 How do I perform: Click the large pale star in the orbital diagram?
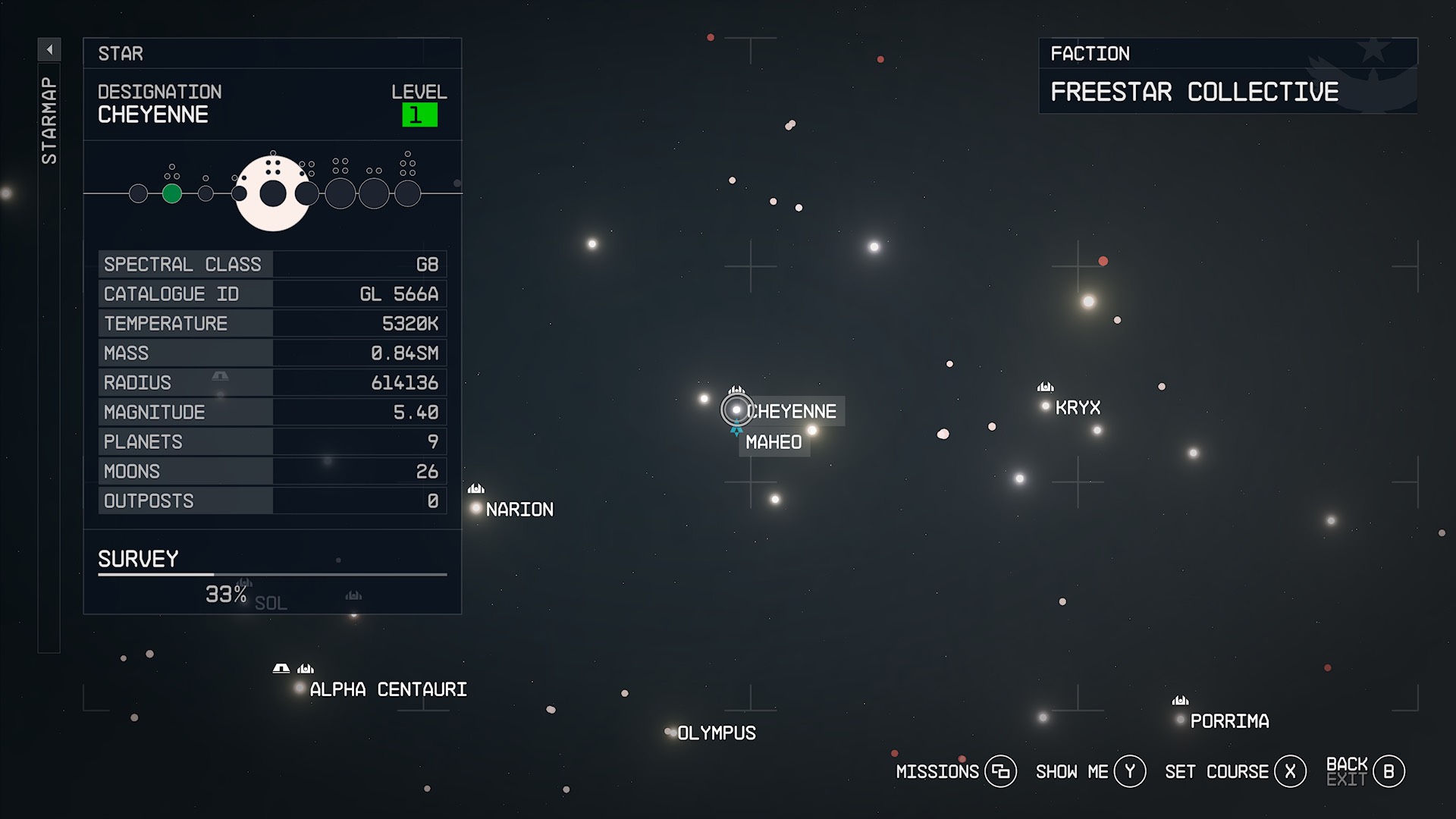click(274, 193)
